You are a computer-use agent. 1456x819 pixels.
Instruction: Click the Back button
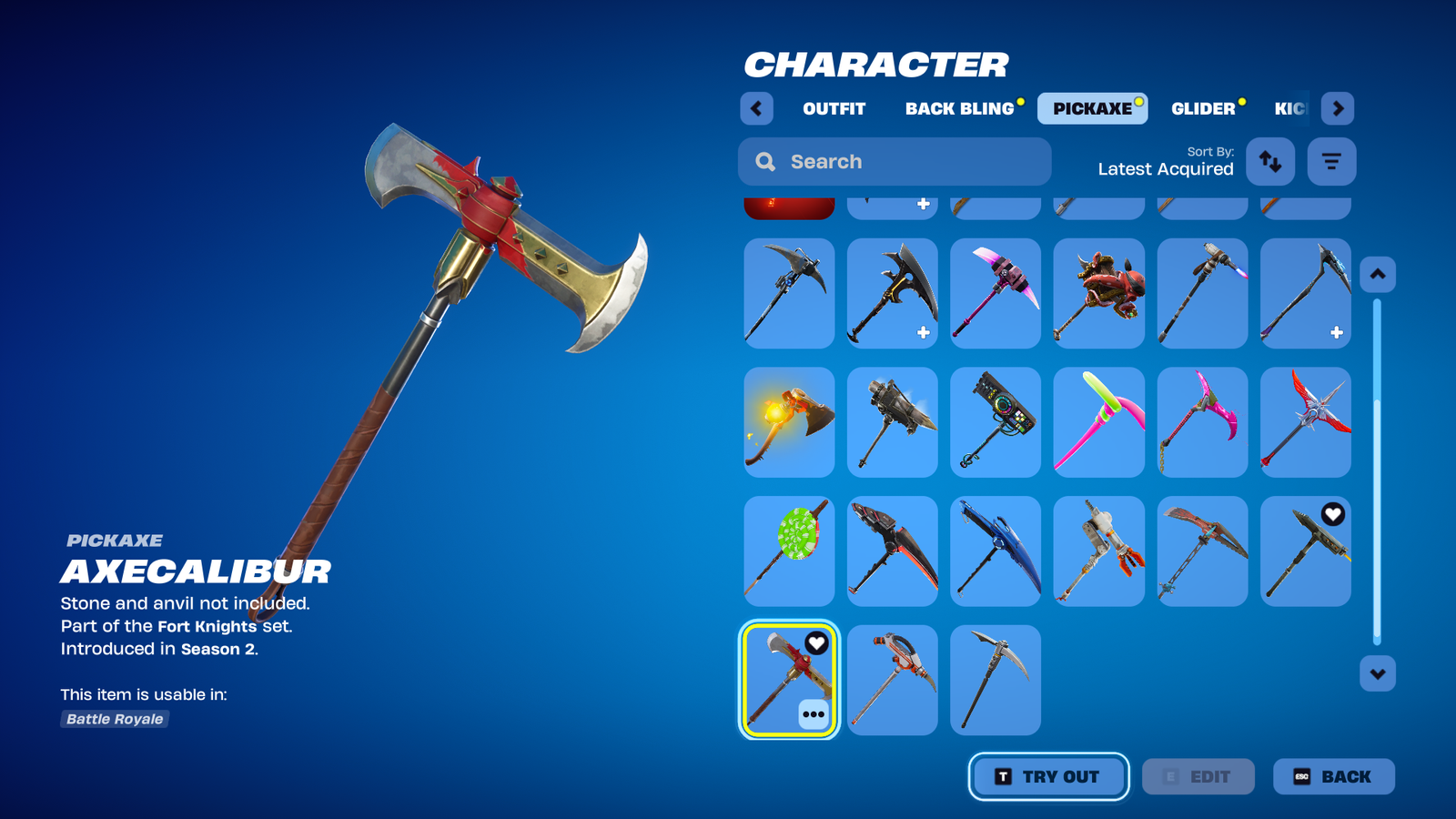point(1333,776)
